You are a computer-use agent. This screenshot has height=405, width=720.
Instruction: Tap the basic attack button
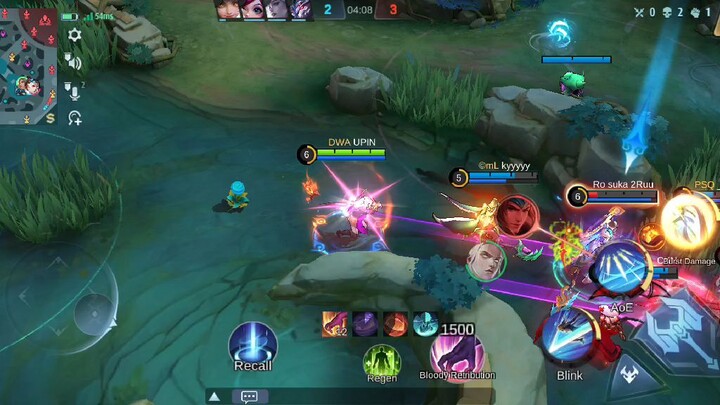pyautogui.click(x=682, y=335)
